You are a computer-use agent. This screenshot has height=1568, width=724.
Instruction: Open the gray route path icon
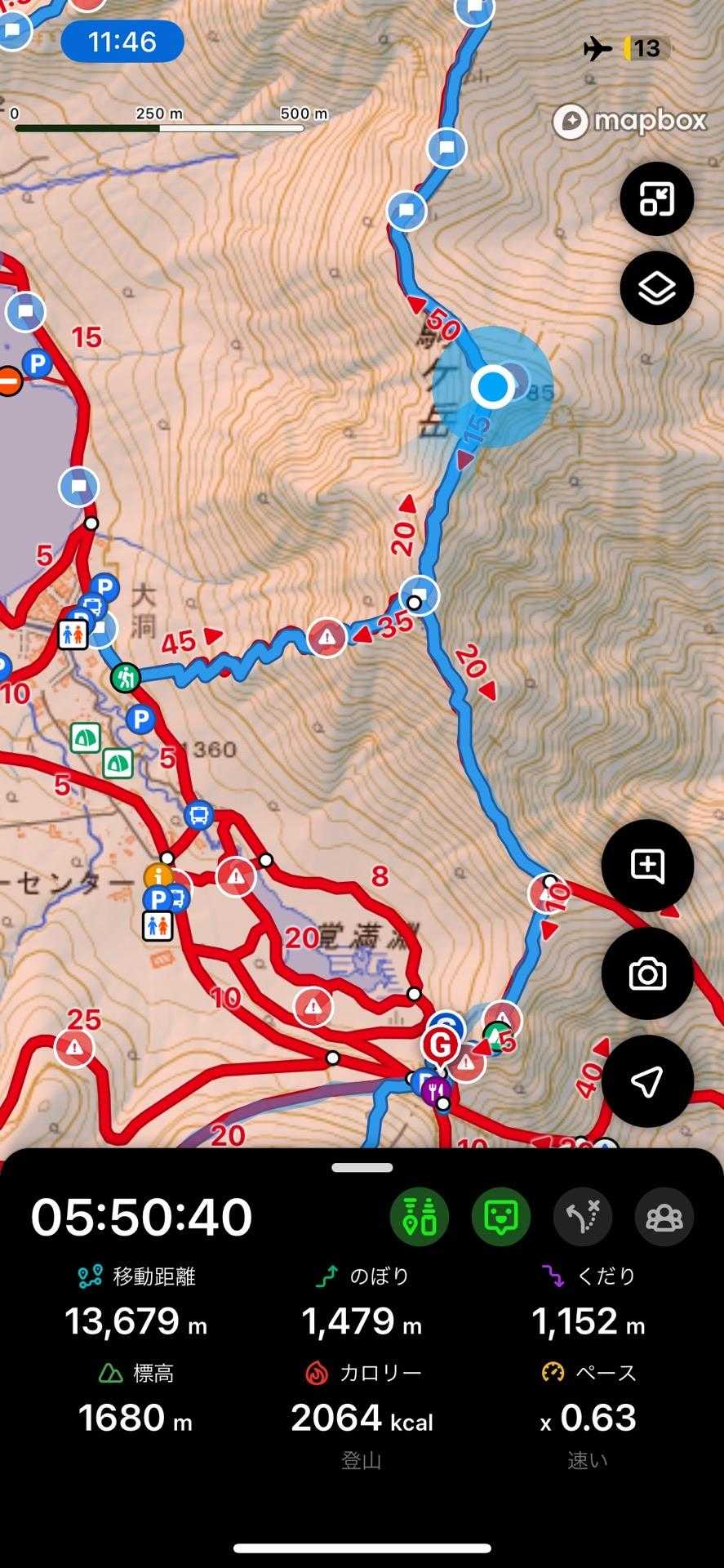click(583, 1217)
